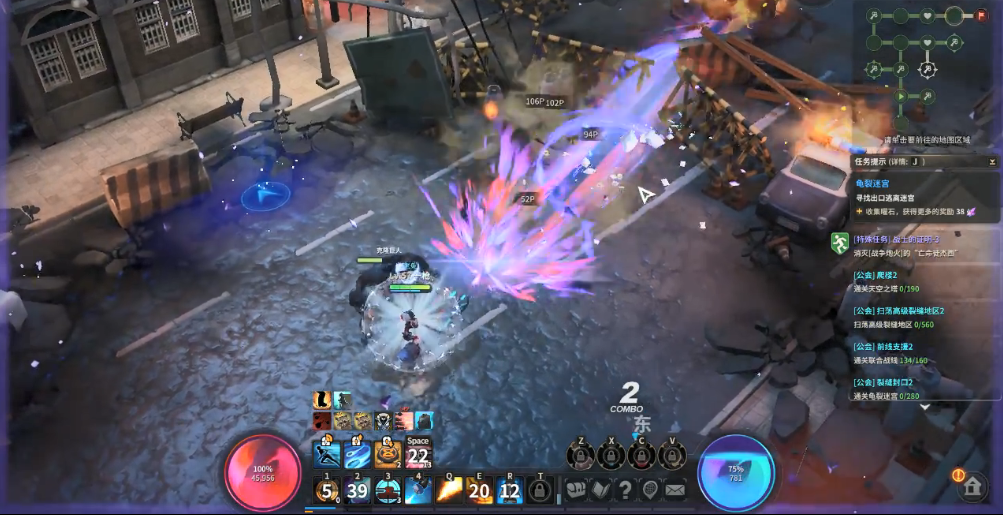Select the skill in slot 2
Screen dimensions: 1003x515
point(357,489)
